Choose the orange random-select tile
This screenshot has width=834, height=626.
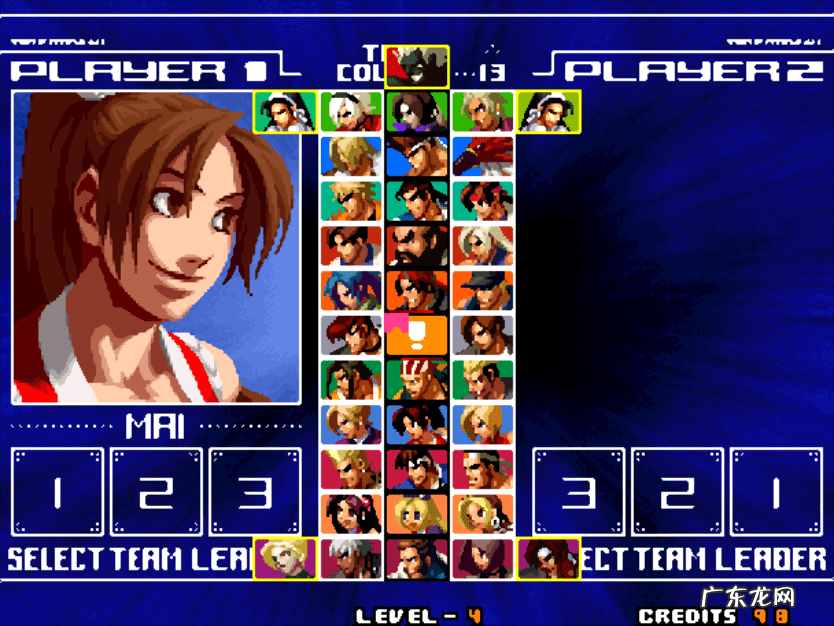416,335
